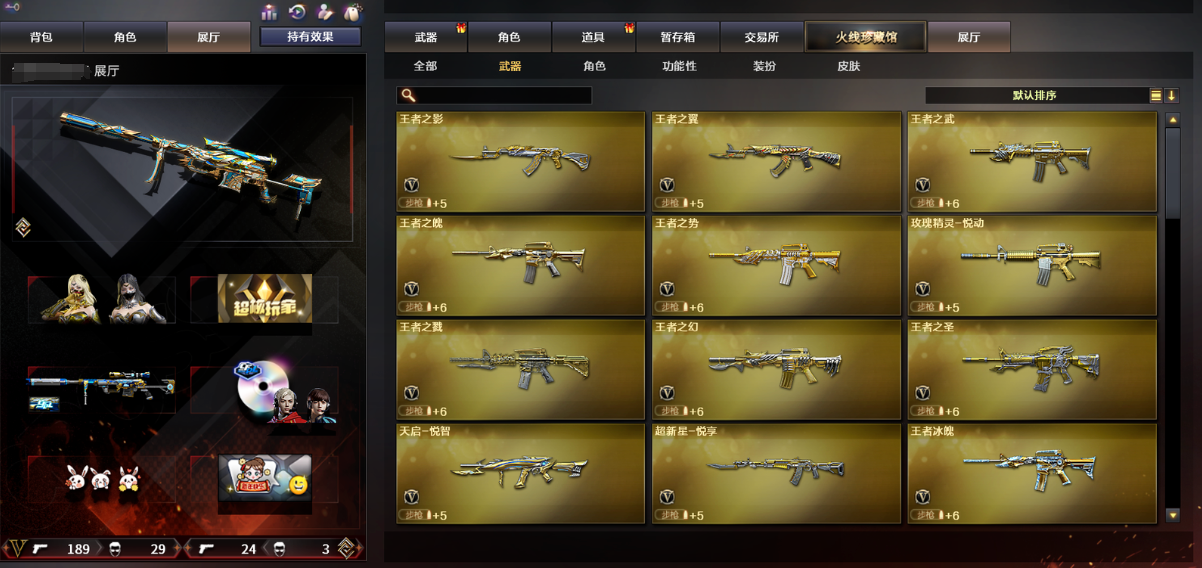This screenshot has height=568, width=1202.
Task: Toggle the sort direction arrow button
Action: 1172,96
